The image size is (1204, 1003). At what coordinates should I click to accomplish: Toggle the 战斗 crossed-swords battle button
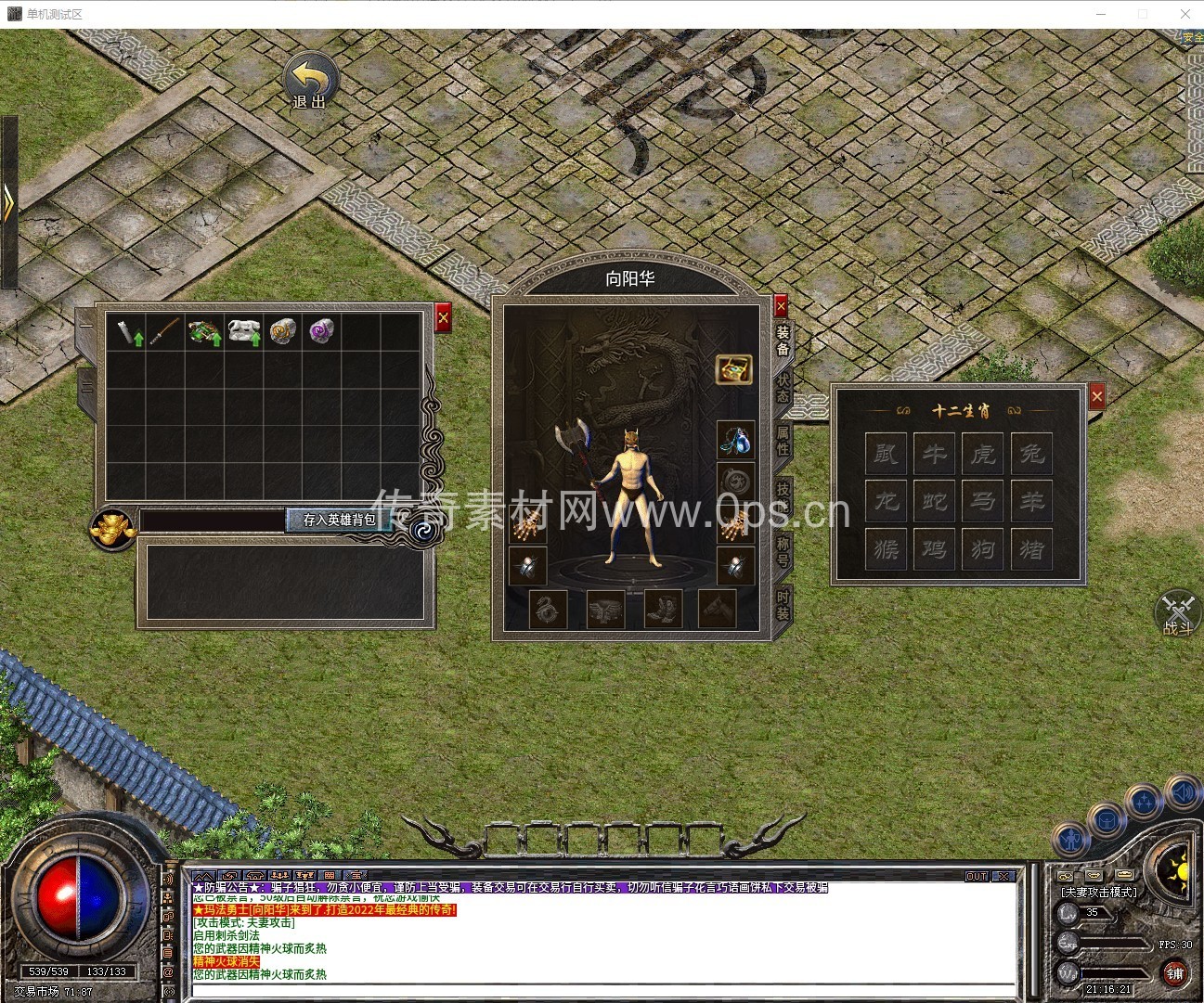[x=1177, y=613]
